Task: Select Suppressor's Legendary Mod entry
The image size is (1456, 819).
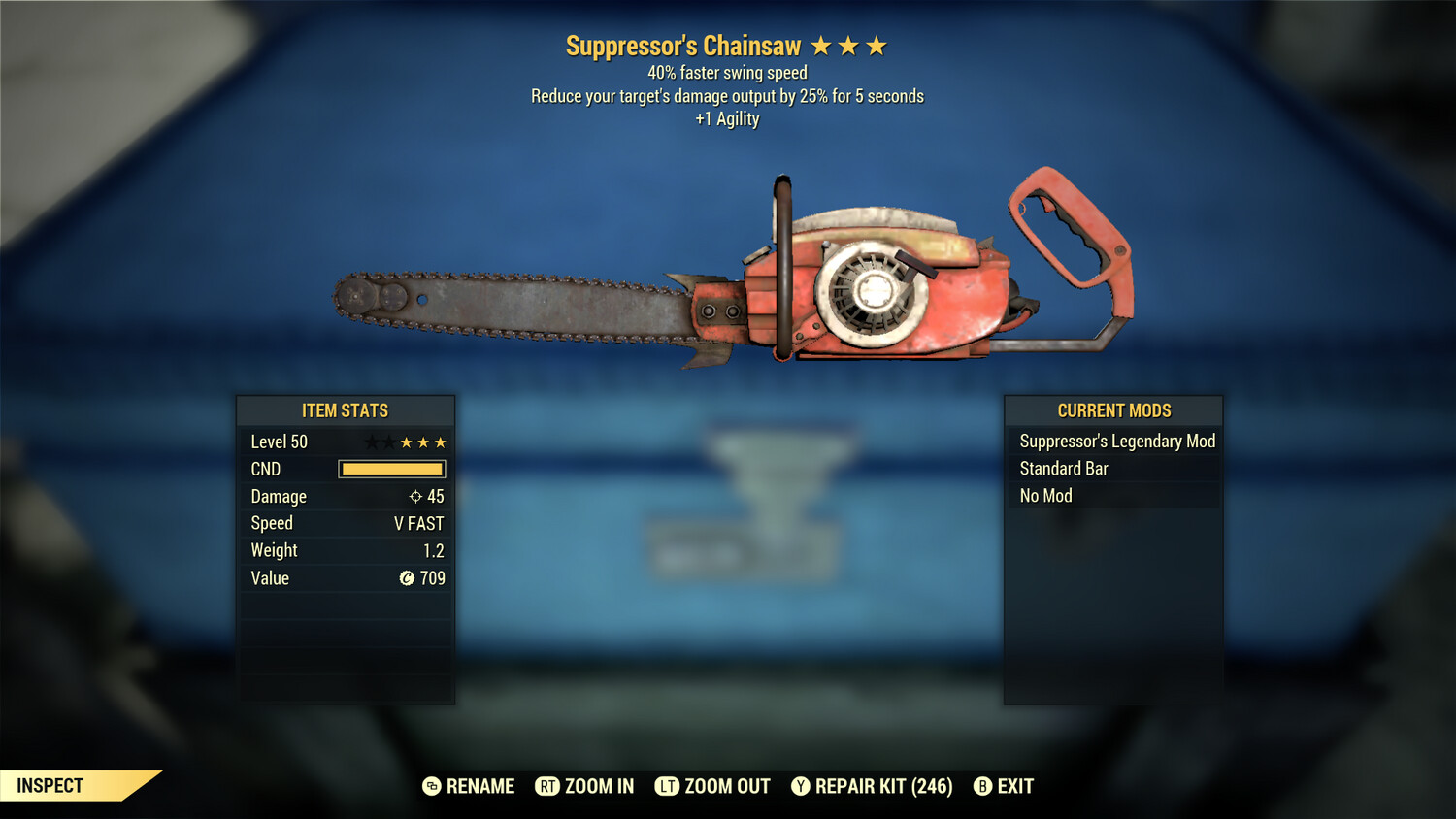Action: (1116, 441)
